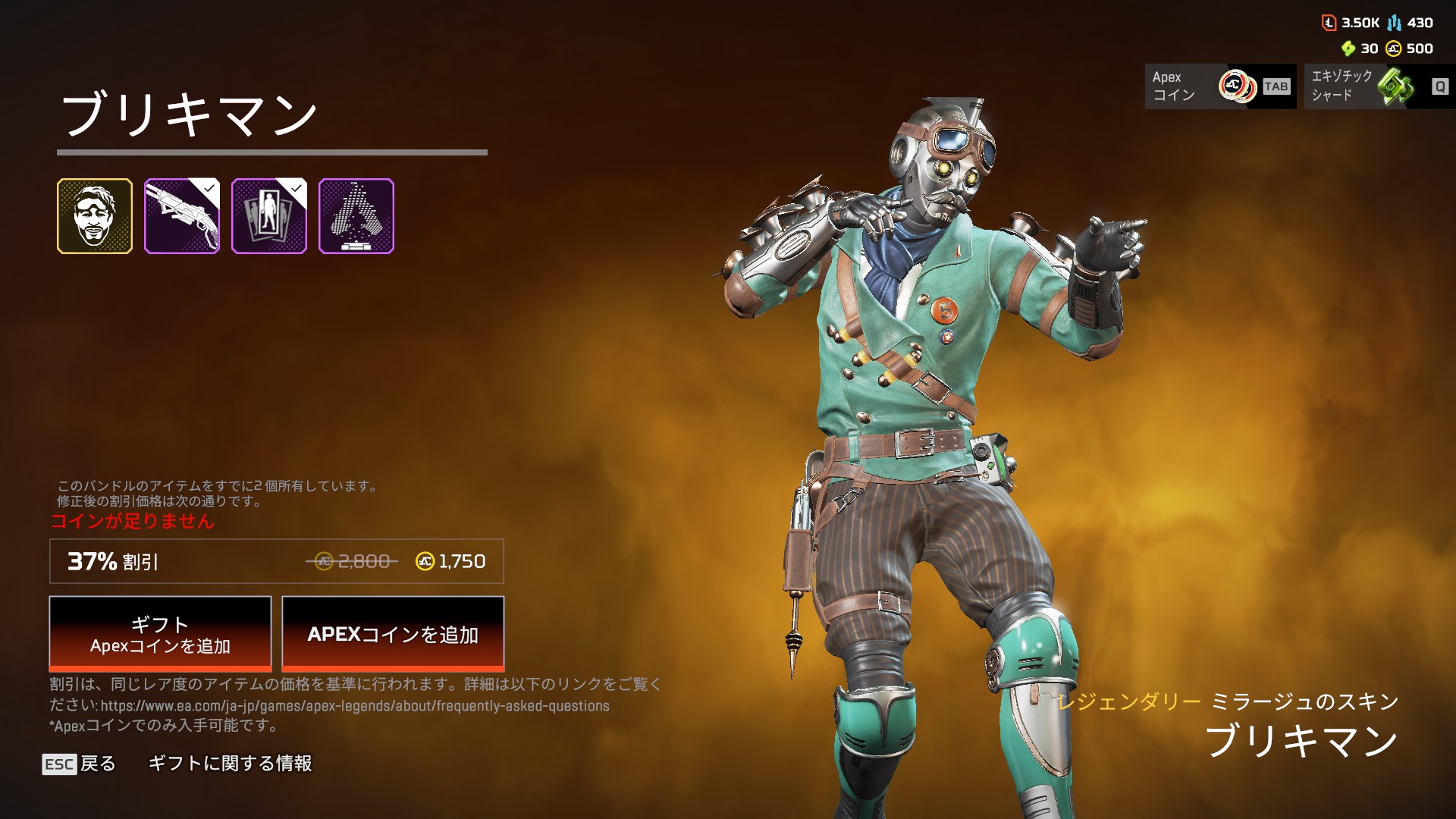
Task: Select the weapon skin bundle item
Action: click(x=182, y=216)
